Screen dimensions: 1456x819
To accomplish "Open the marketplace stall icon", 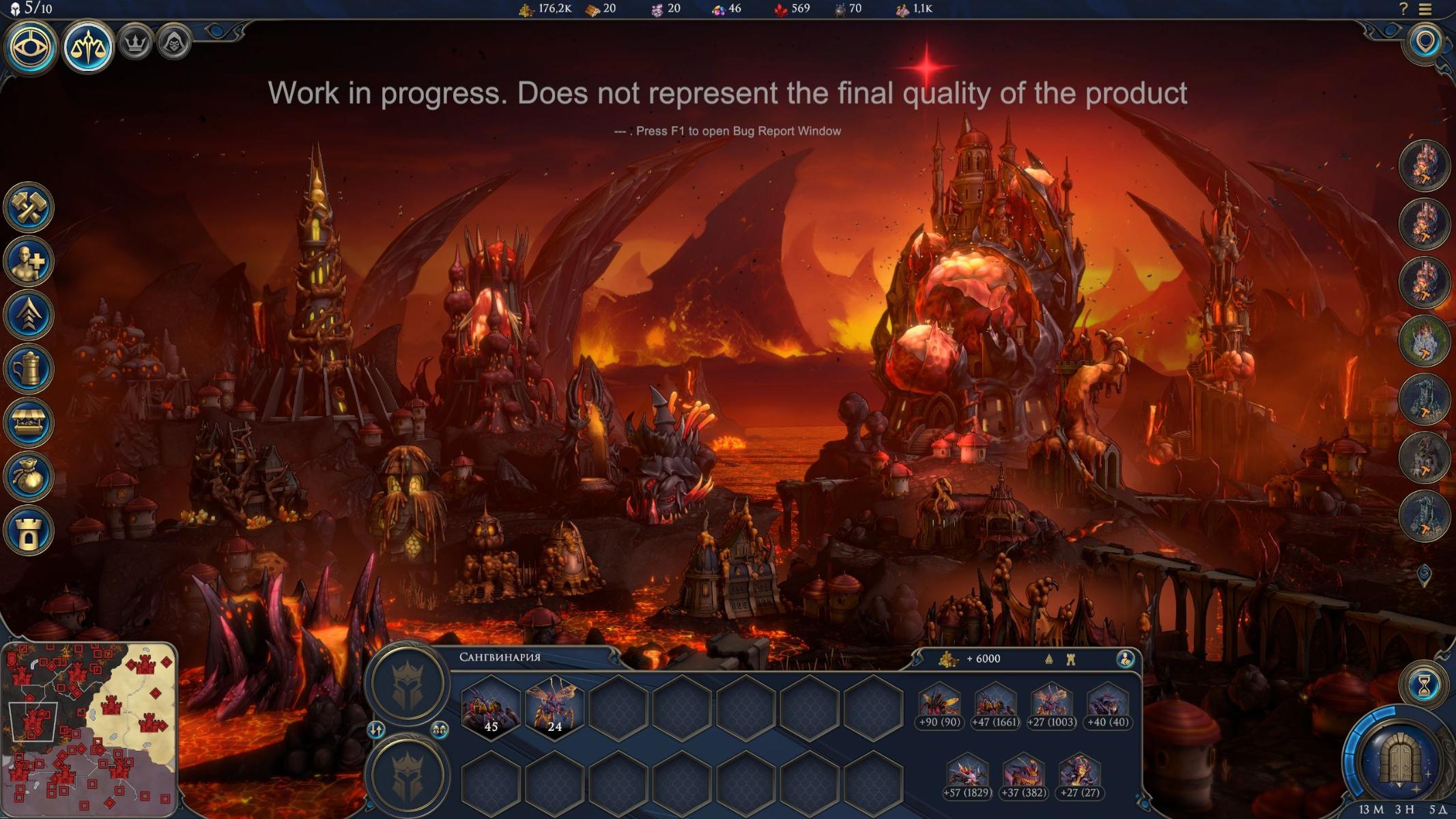I will 29,422.
